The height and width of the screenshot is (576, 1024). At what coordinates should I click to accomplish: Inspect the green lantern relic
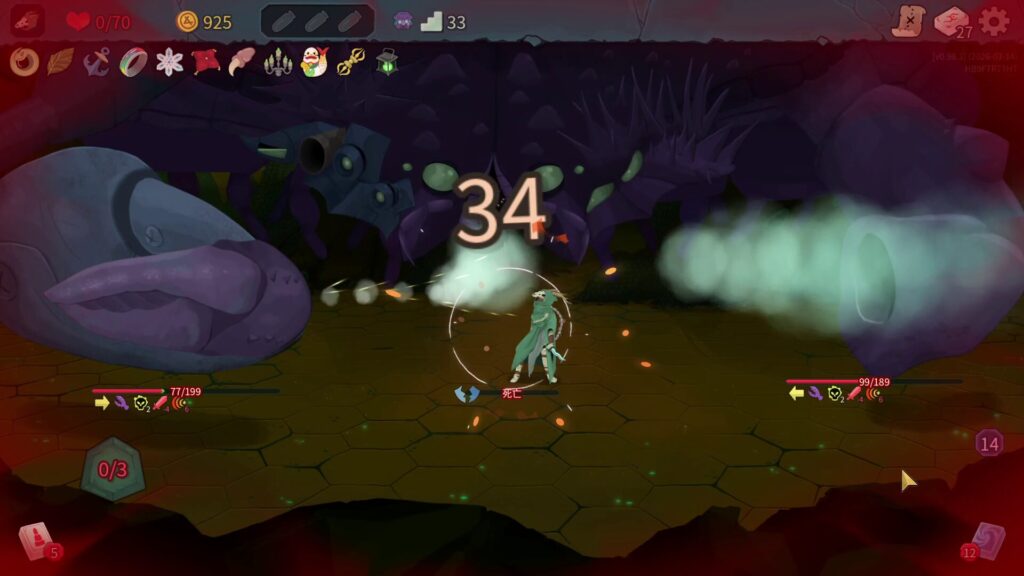click(x=387, y=62)
